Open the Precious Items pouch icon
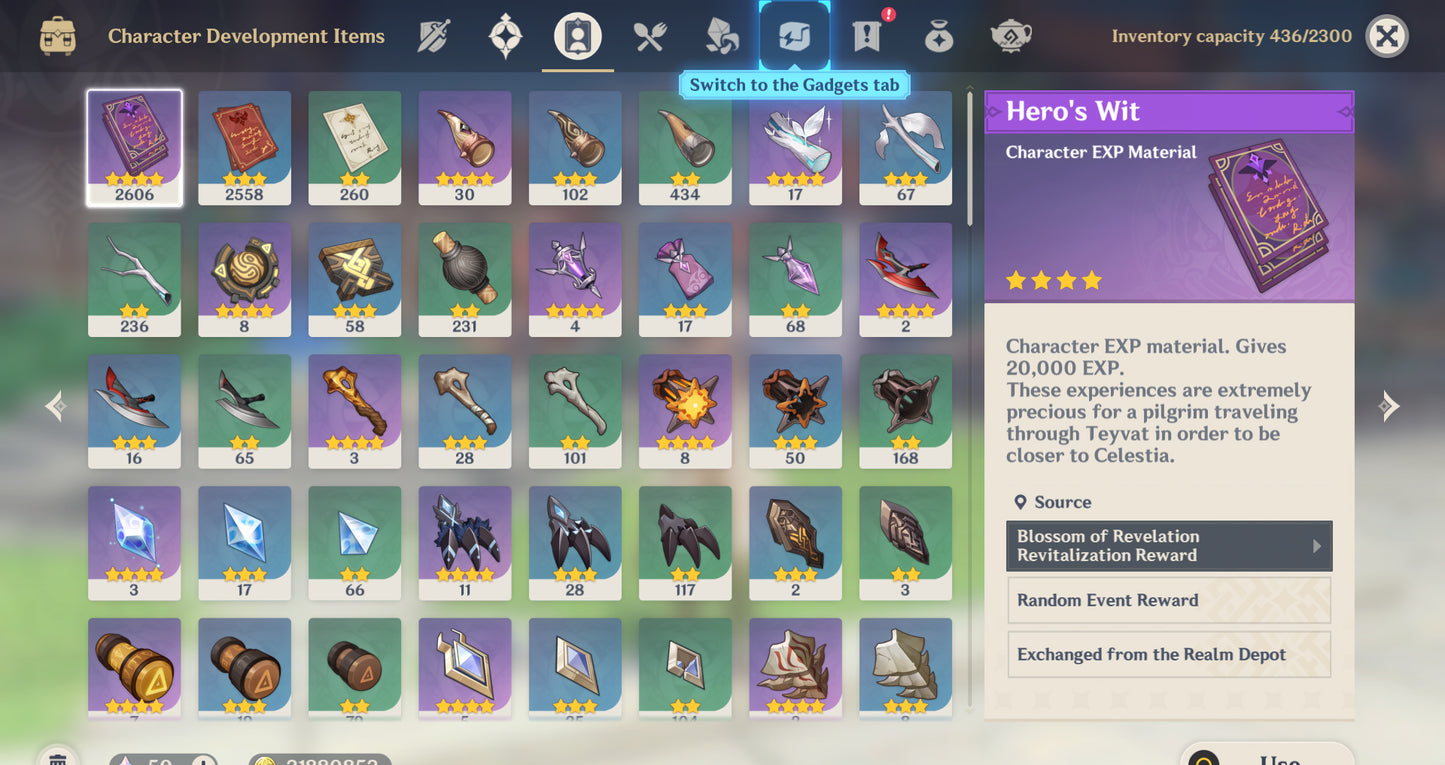This screenshot has height=765, width=1445. tap(938, 35)
